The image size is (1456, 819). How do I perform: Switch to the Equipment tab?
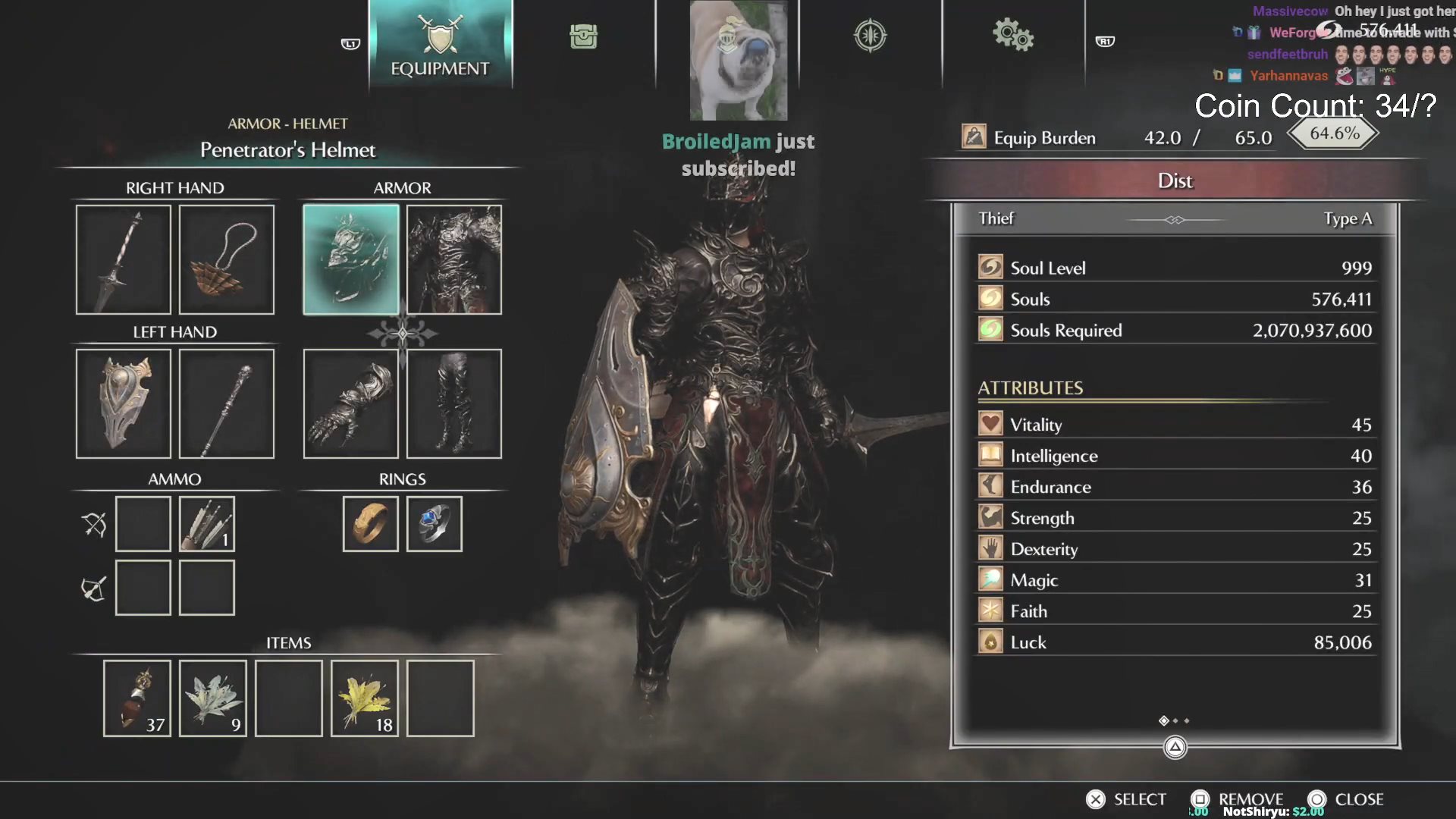(x=440, y=44)
